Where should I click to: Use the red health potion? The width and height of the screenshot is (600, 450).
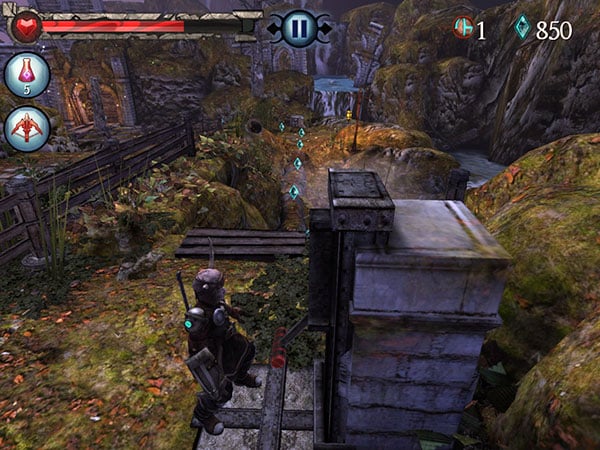26,75
